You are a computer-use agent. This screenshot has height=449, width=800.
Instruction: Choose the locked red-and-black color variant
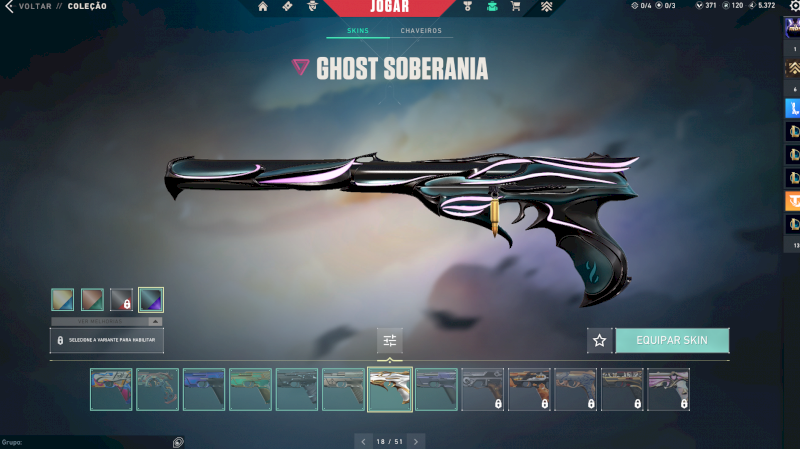[x=121, y=299]
